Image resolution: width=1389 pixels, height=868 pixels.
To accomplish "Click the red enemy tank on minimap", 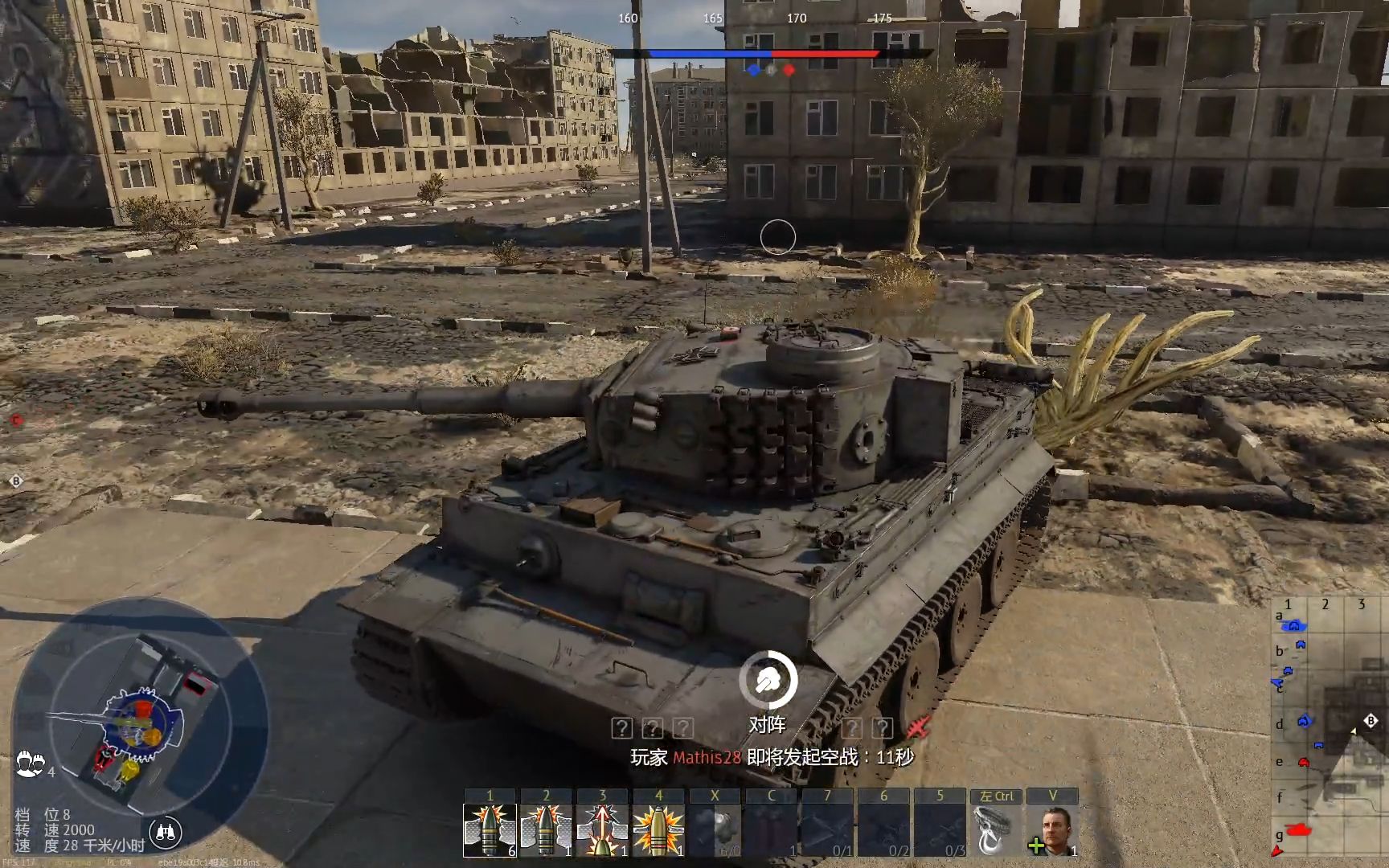I will click(1297, 829).
